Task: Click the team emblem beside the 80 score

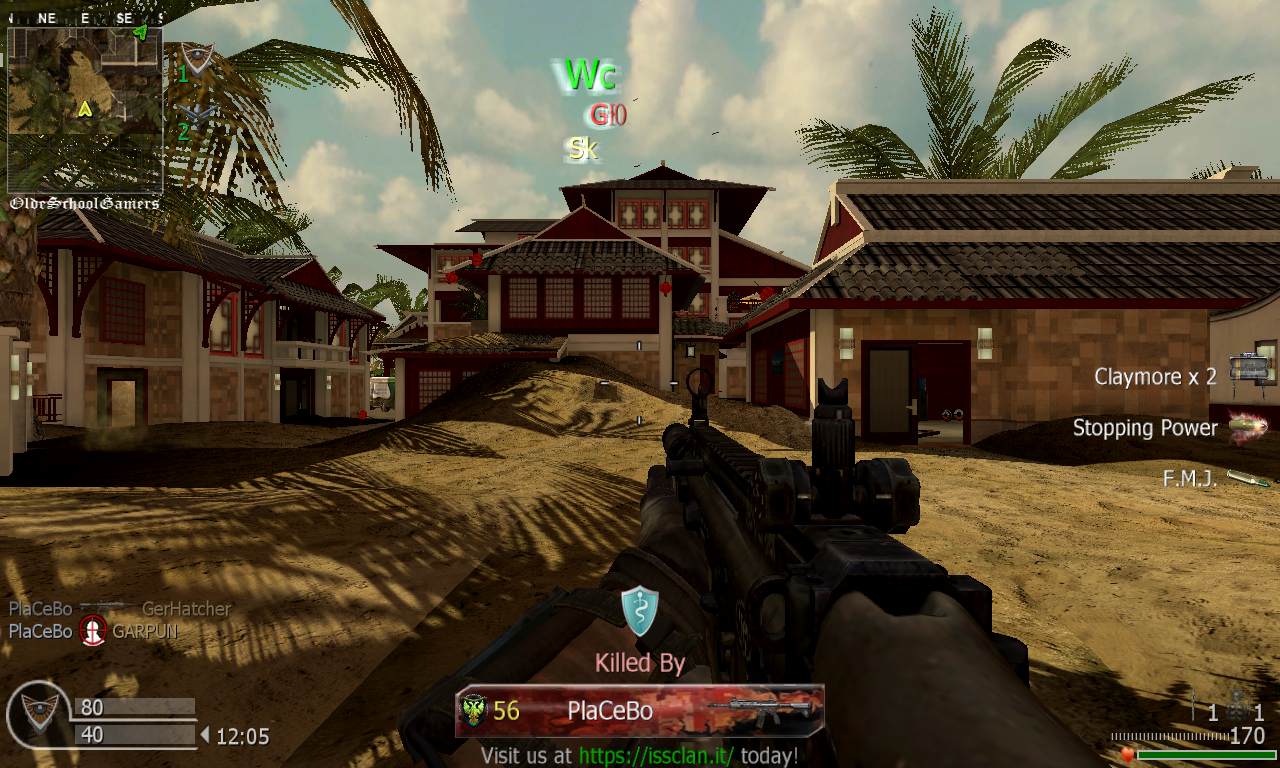Action: (38, 714)
